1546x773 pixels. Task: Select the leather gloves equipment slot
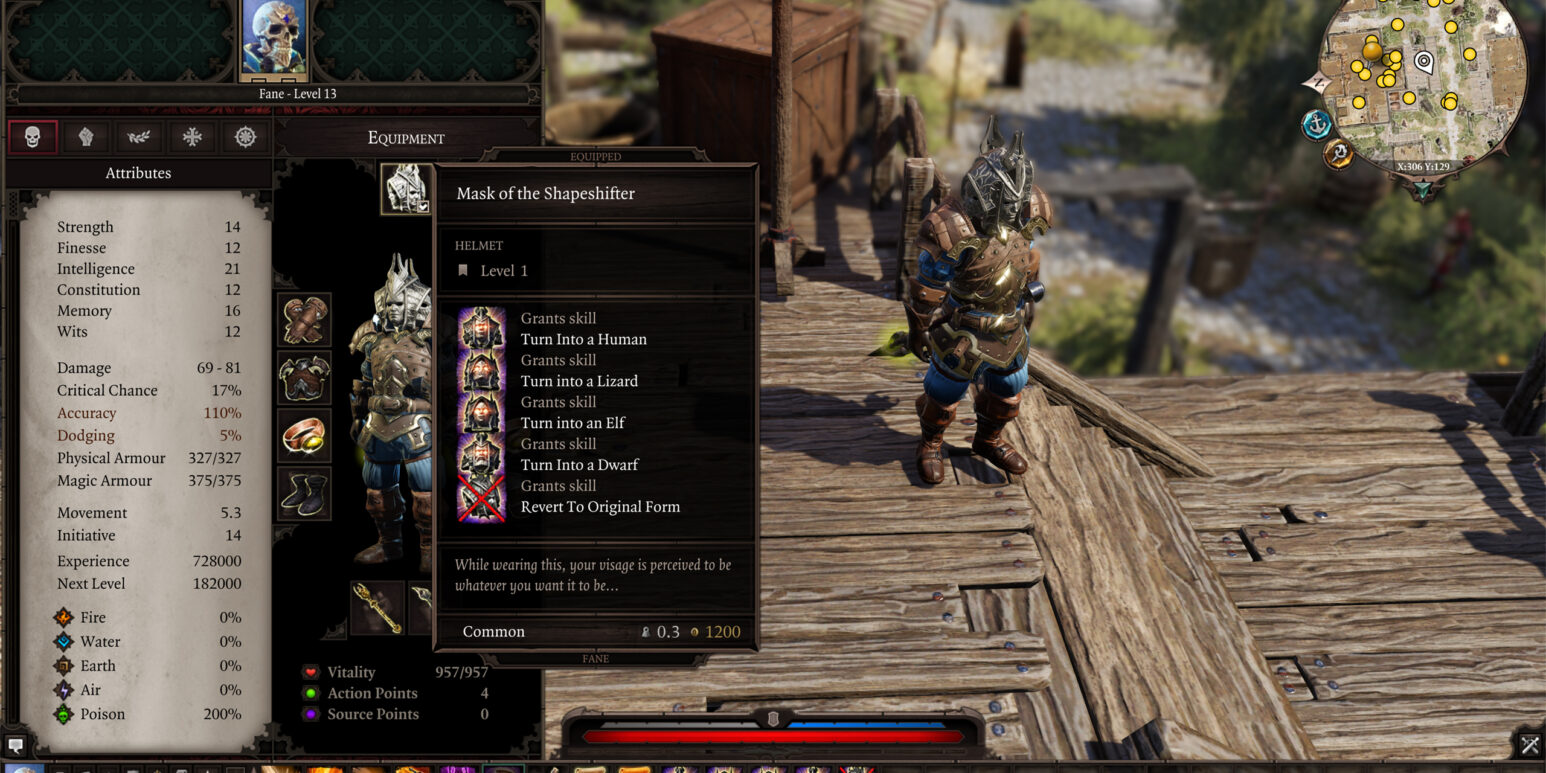click(x=304, y=320)
